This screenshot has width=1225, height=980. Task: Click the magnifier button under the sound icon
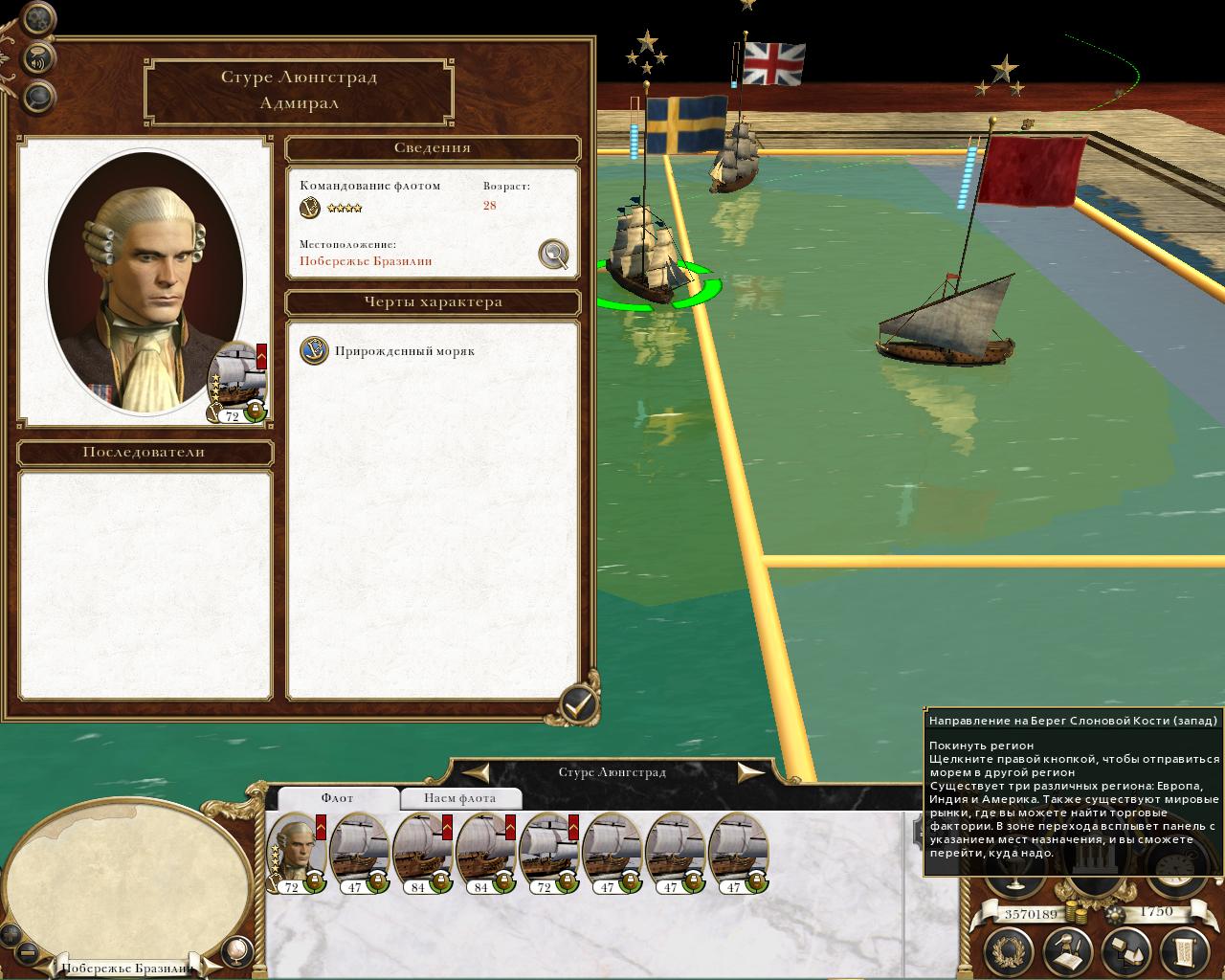(38, 96)
